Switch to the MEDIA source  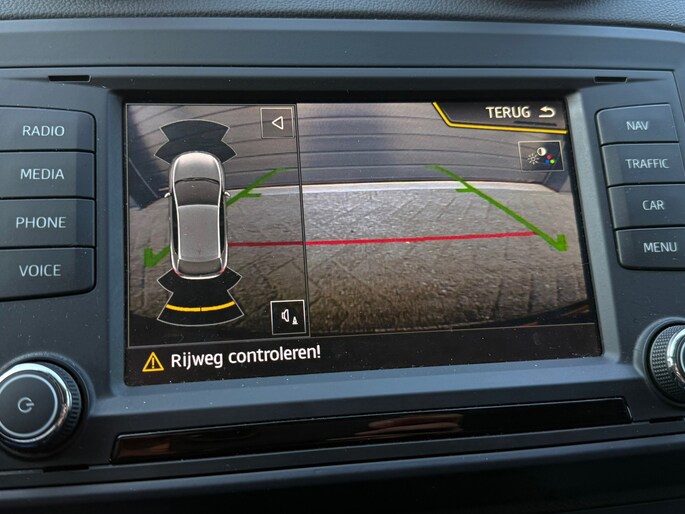click(x=43, y=174)
